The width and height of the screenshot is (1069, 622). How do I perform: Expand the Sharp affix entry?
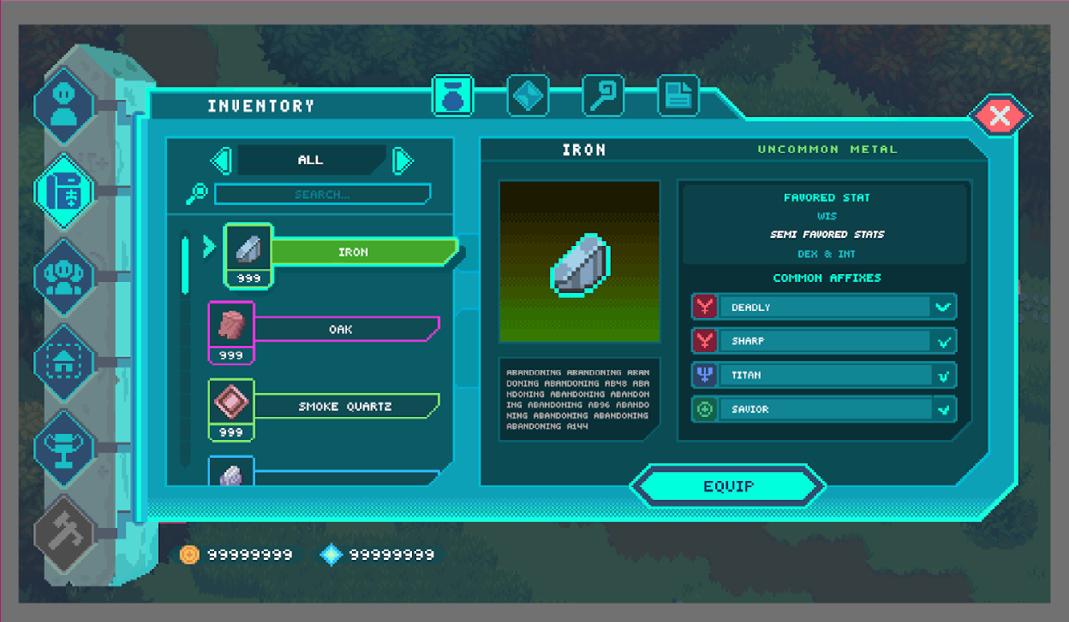click(942, 341)
